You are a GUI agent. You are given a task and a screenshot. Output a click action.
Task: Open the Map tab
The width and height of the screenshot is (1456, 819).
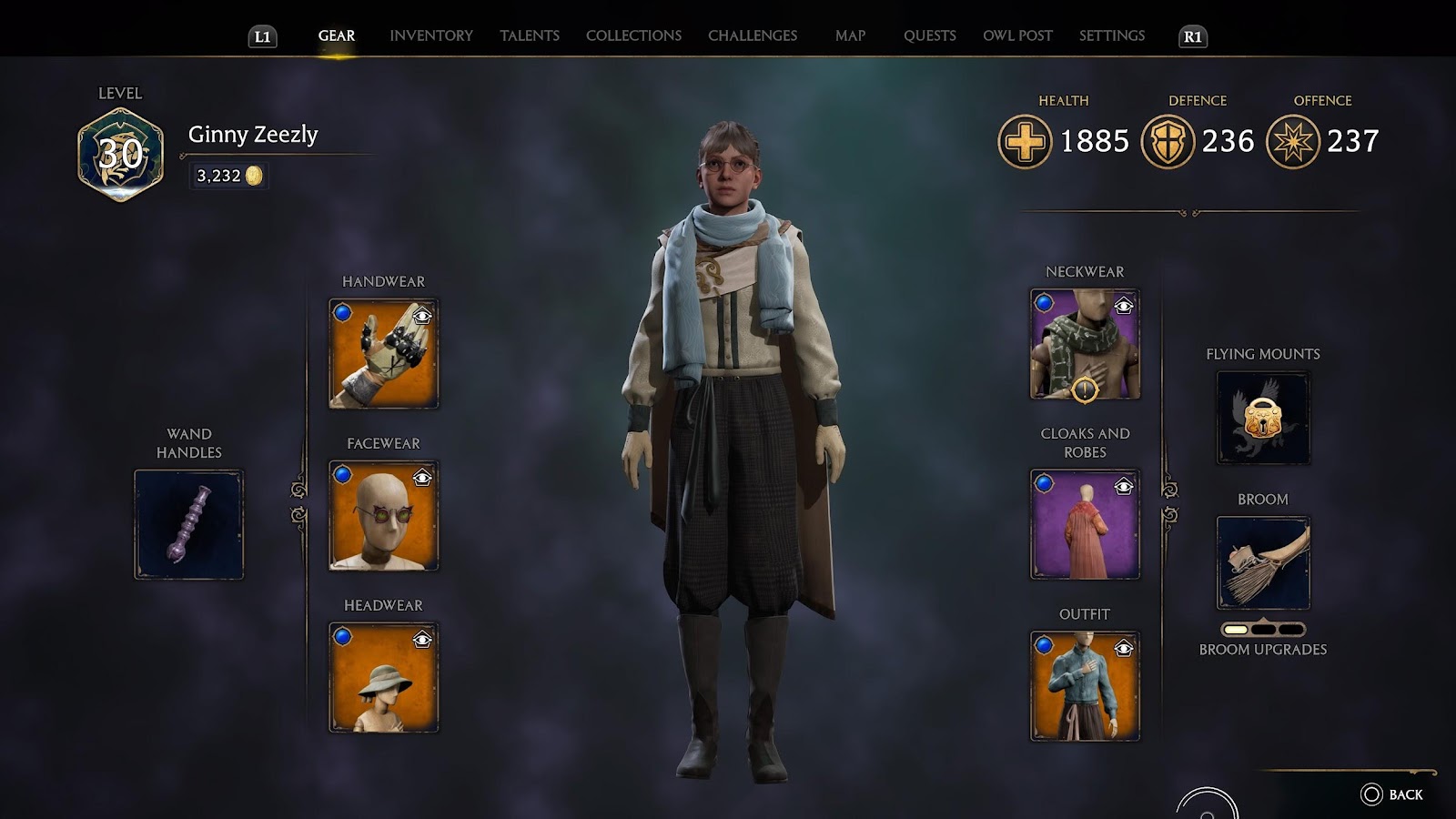[x=850, y=35]
